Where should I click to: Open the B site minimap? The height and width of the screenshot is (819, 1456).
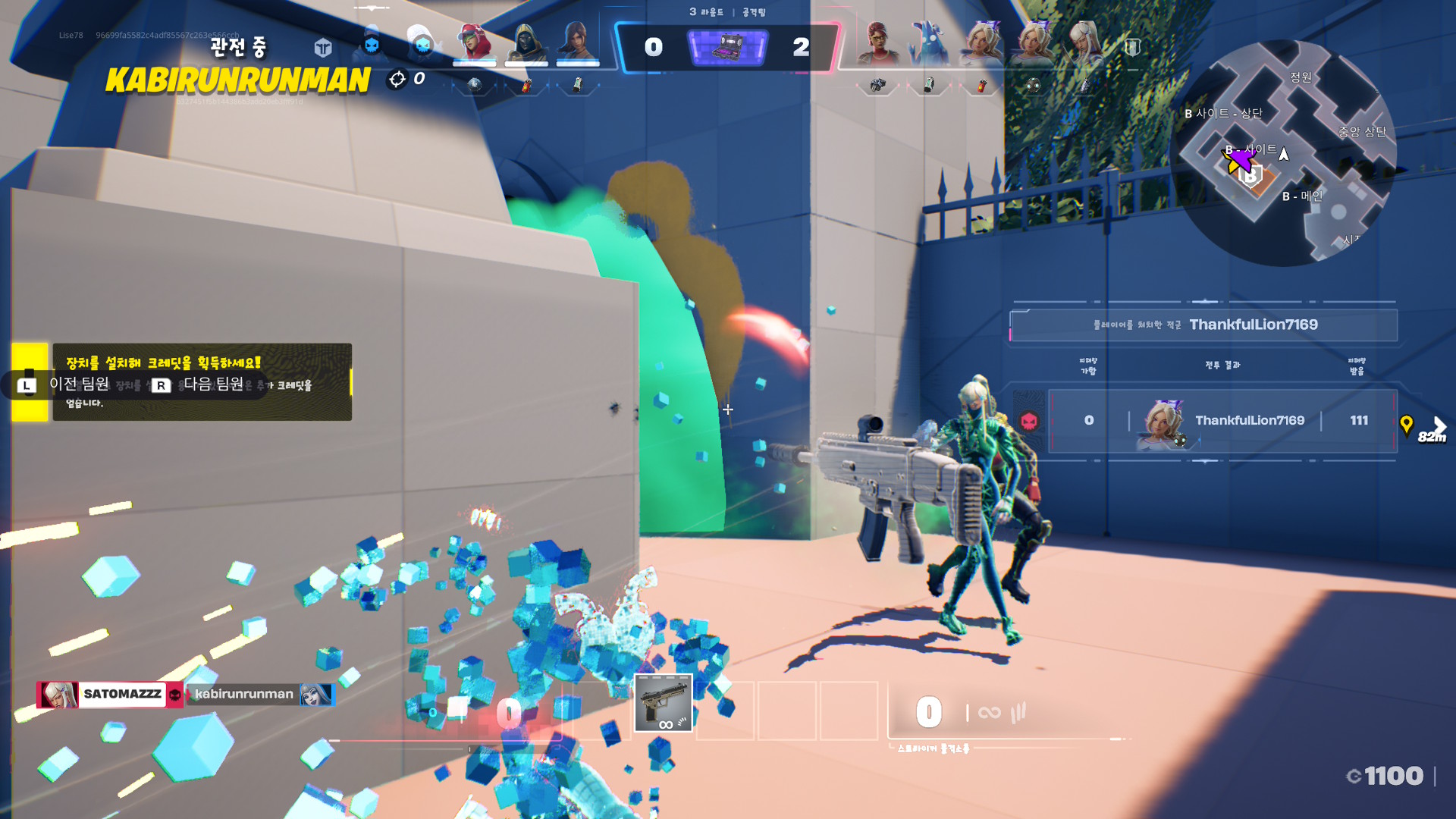(x=1283, y=153)
